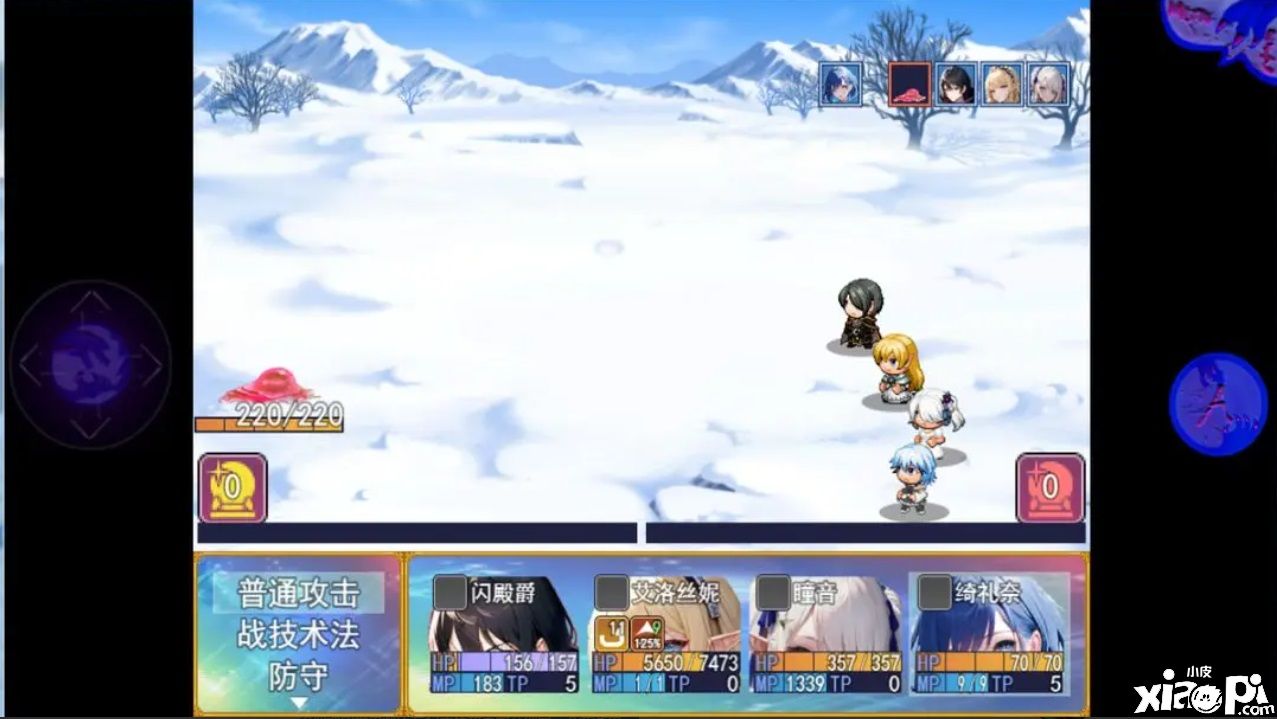The image size is (1277, 719).
Task: Show more commands with the down arrow
Action: coord(298,703)
